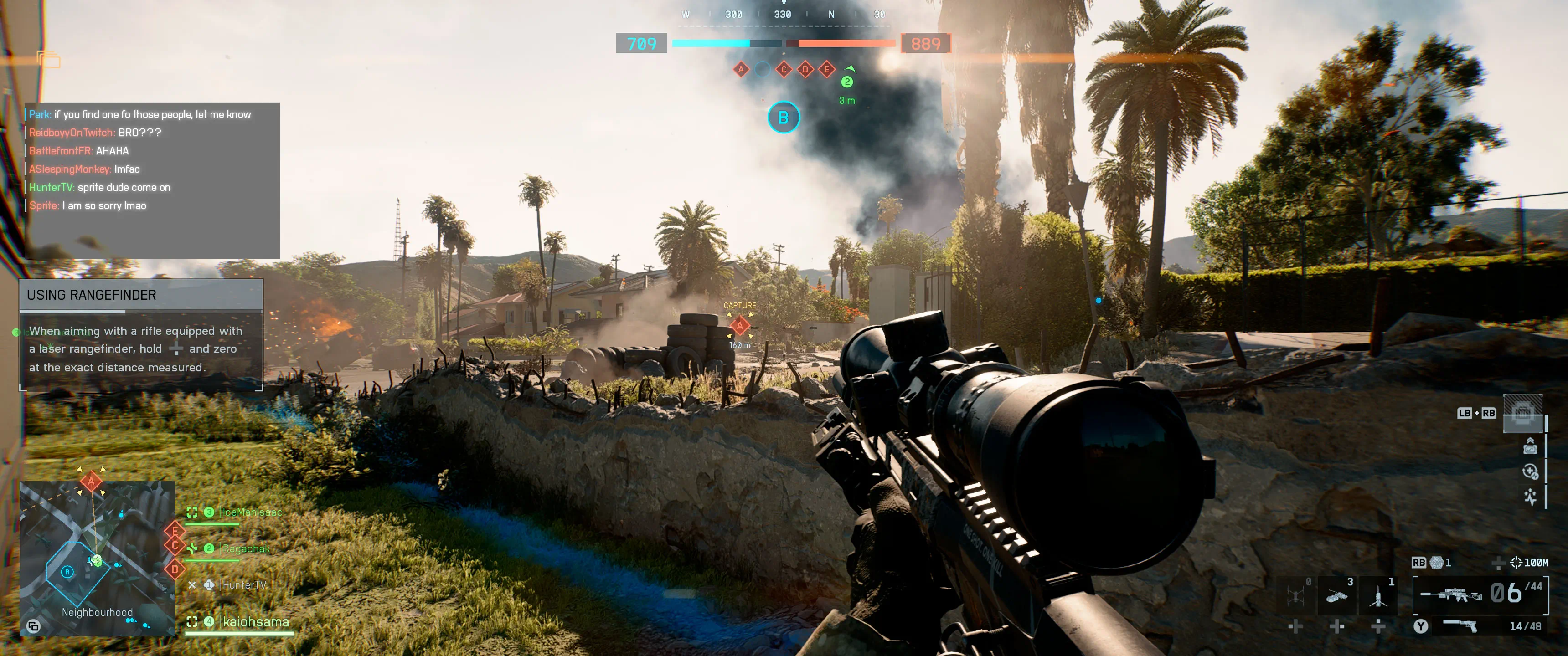Click the large blue B objective marker
This screenshot has width=1568, height=656.
(x=784, y=118)
